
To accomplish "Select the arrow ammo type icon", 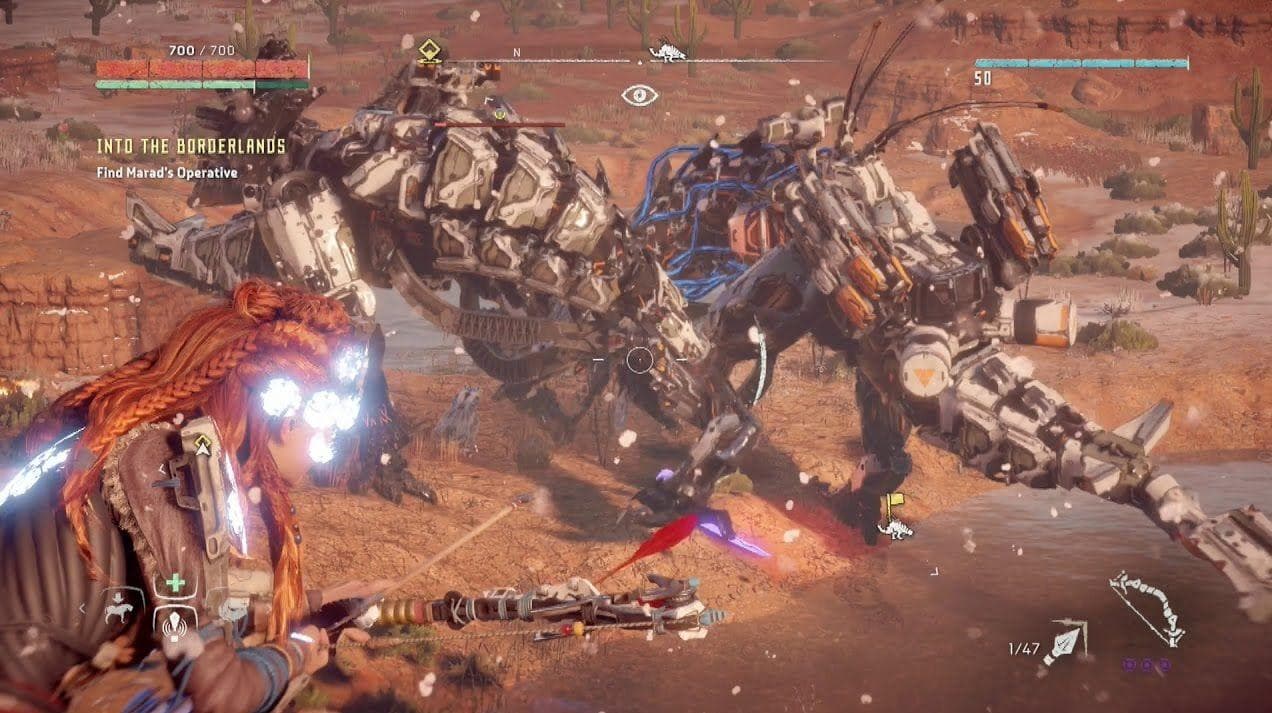I will click(x=1065, y=641).
